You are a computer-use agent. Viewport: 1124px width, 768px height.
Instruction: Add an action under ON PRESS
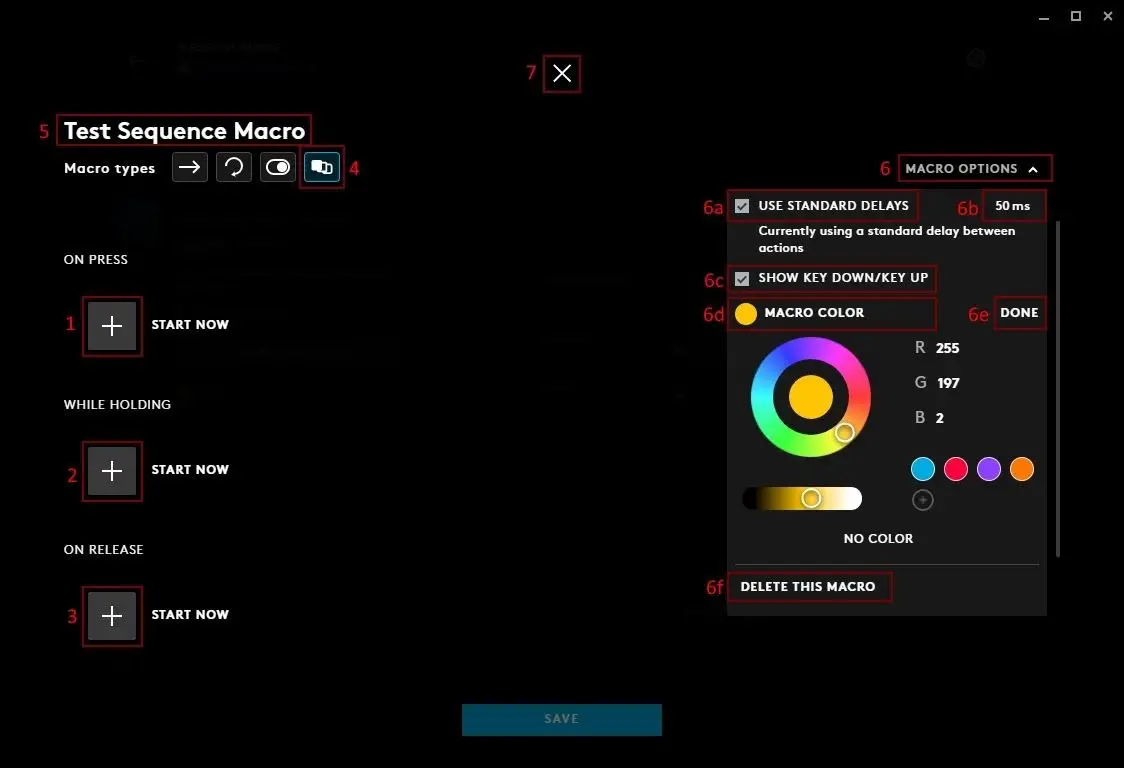112,326
